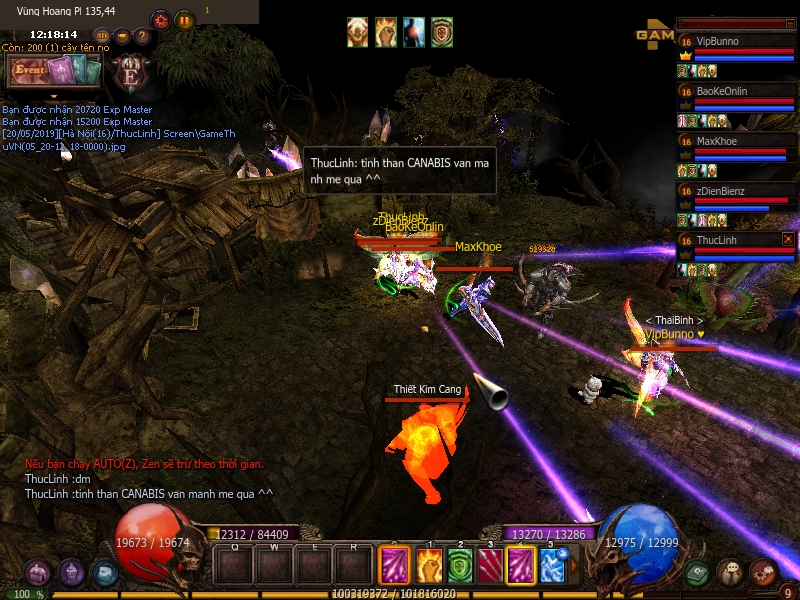Open the chat bubble icon
This screenshot has height=600, width=800.
(x=730, y=573)
